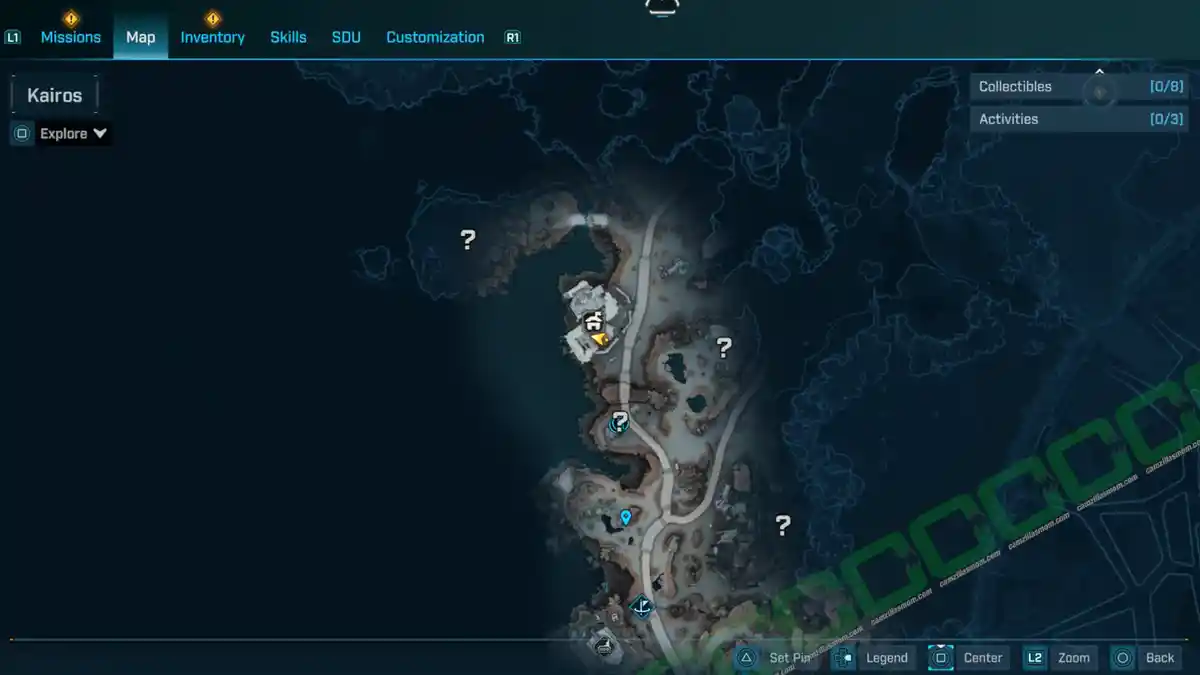1200x675 pixels.
Task: Open the Missions tab
Action: pos(70,37)
